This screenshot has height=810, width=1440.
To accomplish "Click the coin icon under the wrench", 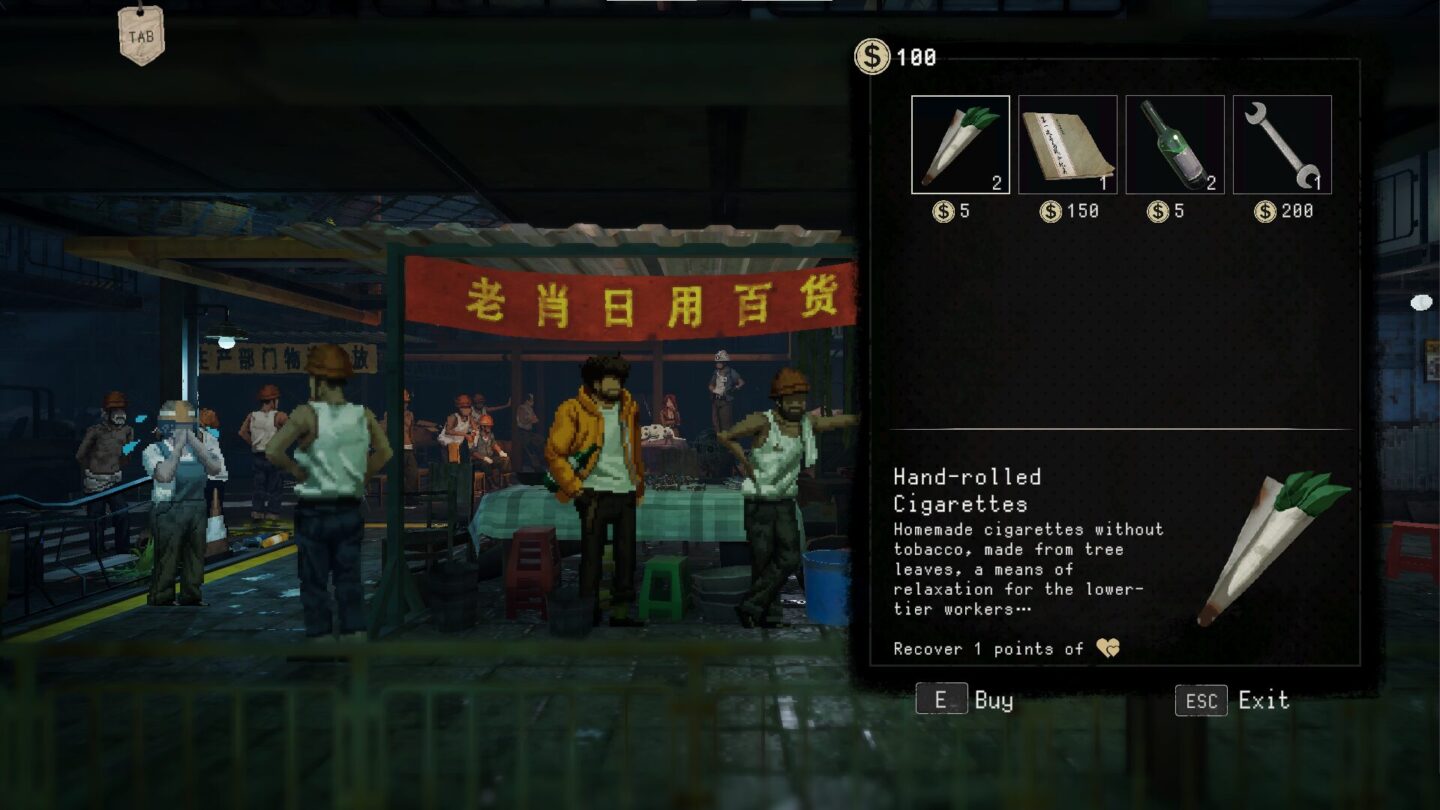I will pyautogui.click(x=1264, y=211).
